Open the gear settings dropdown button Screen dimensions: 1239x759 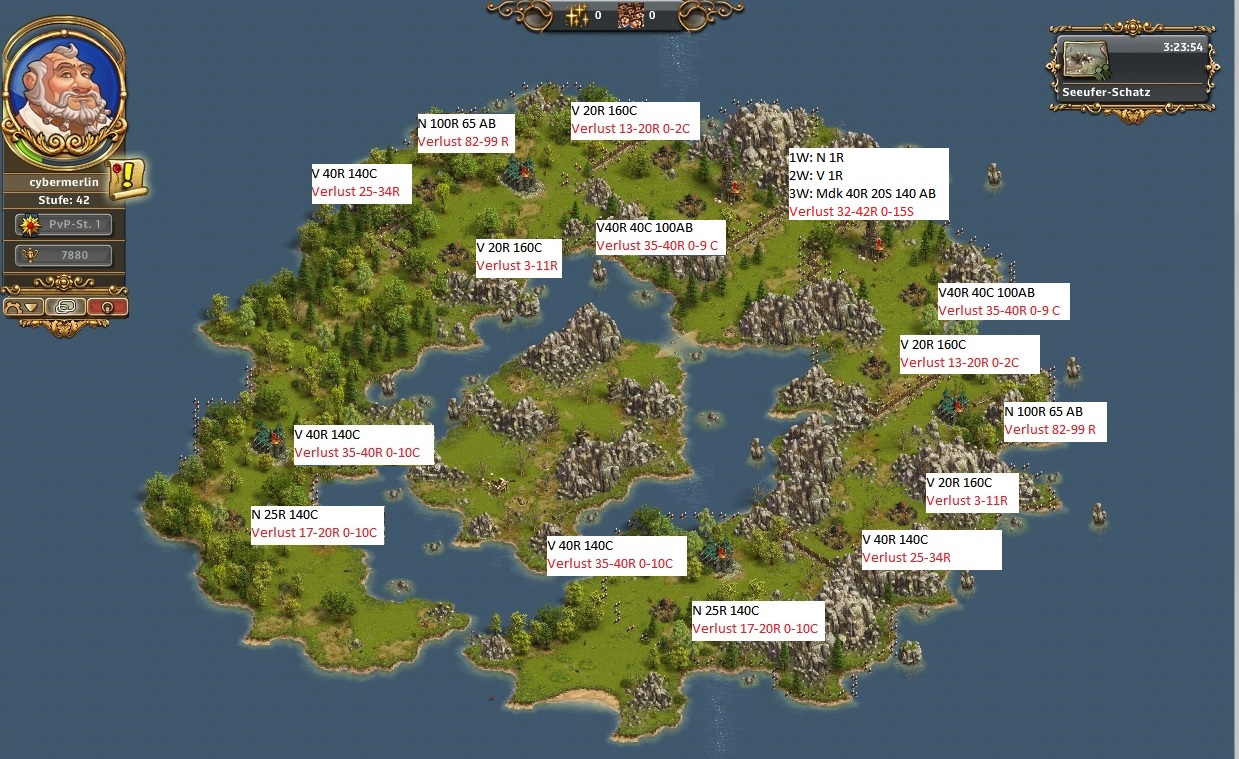click(x=24, y=307)
